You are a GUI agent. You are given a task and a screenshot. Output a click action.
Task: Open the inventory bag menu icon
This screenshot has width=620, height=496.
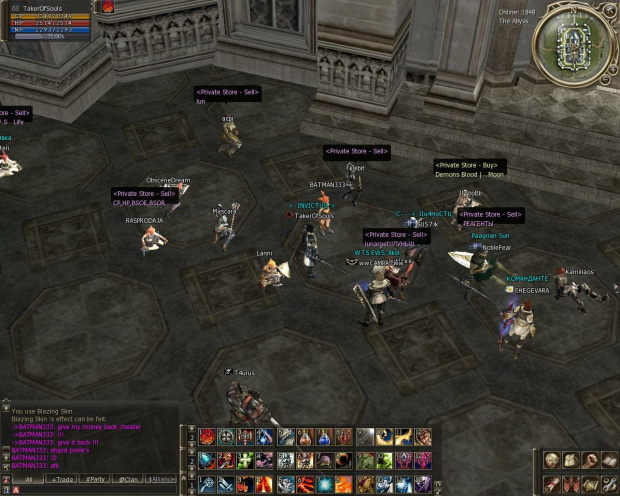click(x=569, y=461)
